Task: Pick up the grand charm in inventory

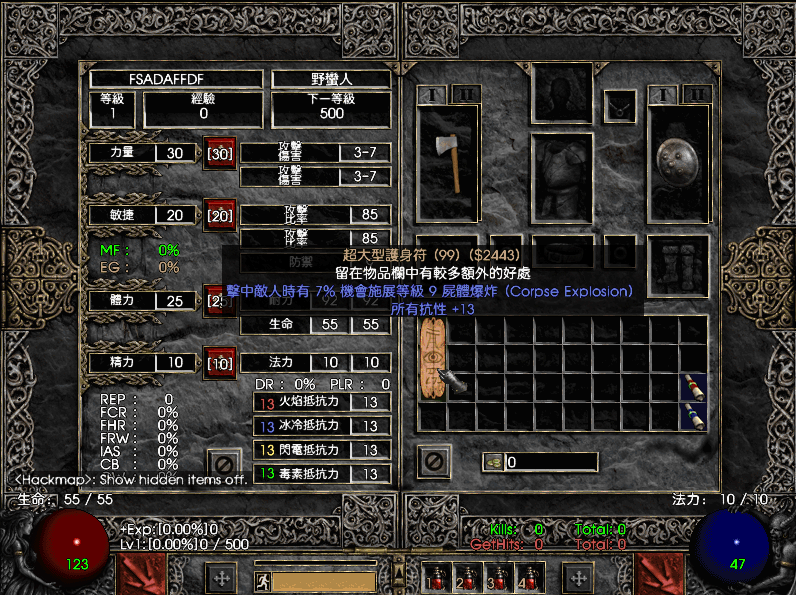Action: pos(431,372)
